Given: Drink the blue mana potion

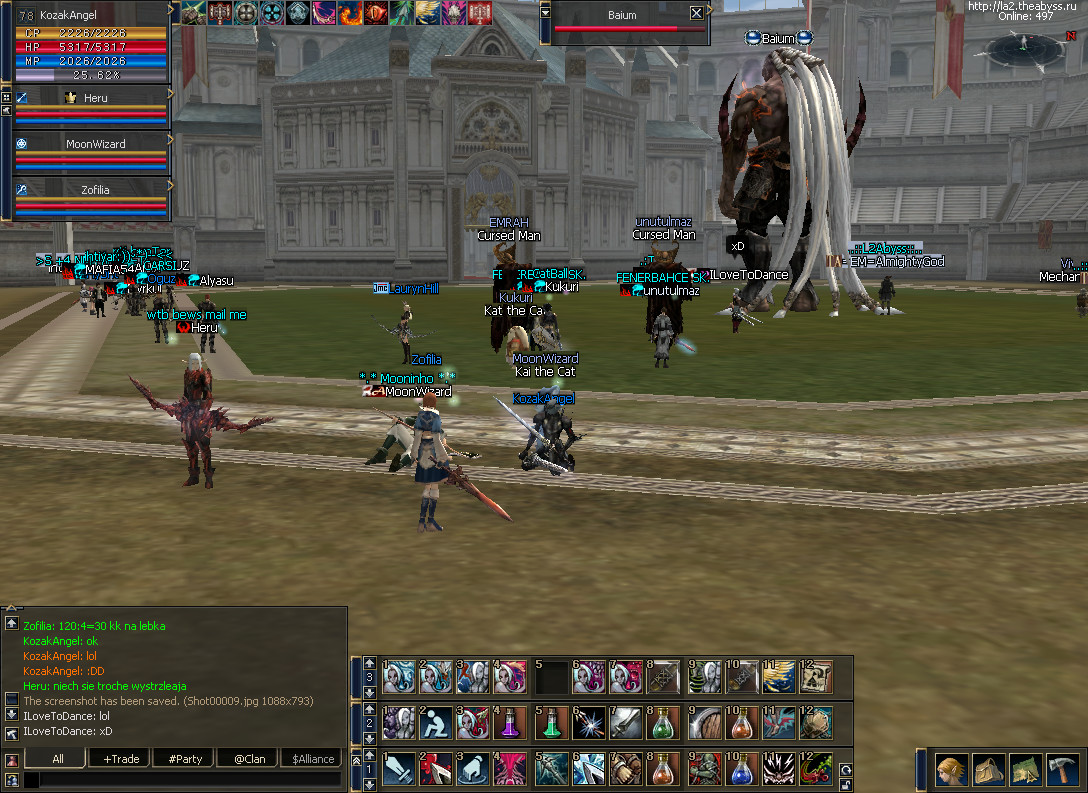Looking at the screenshot, I should point(740,769).
